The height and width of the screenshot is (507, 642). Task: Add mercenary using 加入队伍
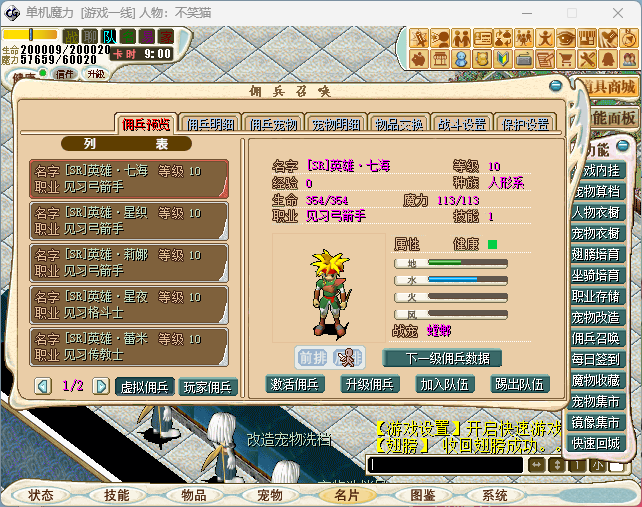coord(445,383)
